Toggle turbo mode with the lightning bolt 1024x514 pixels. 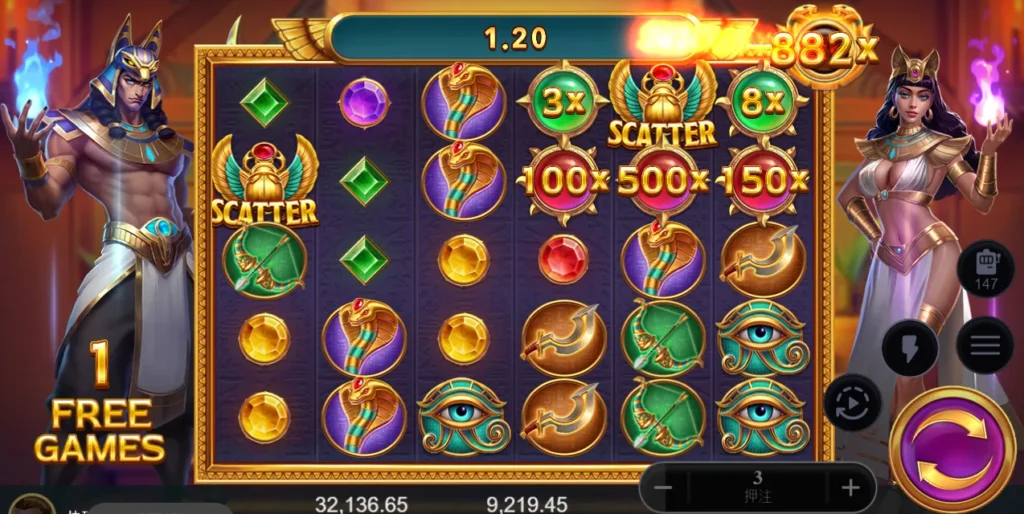click(909, 348)
